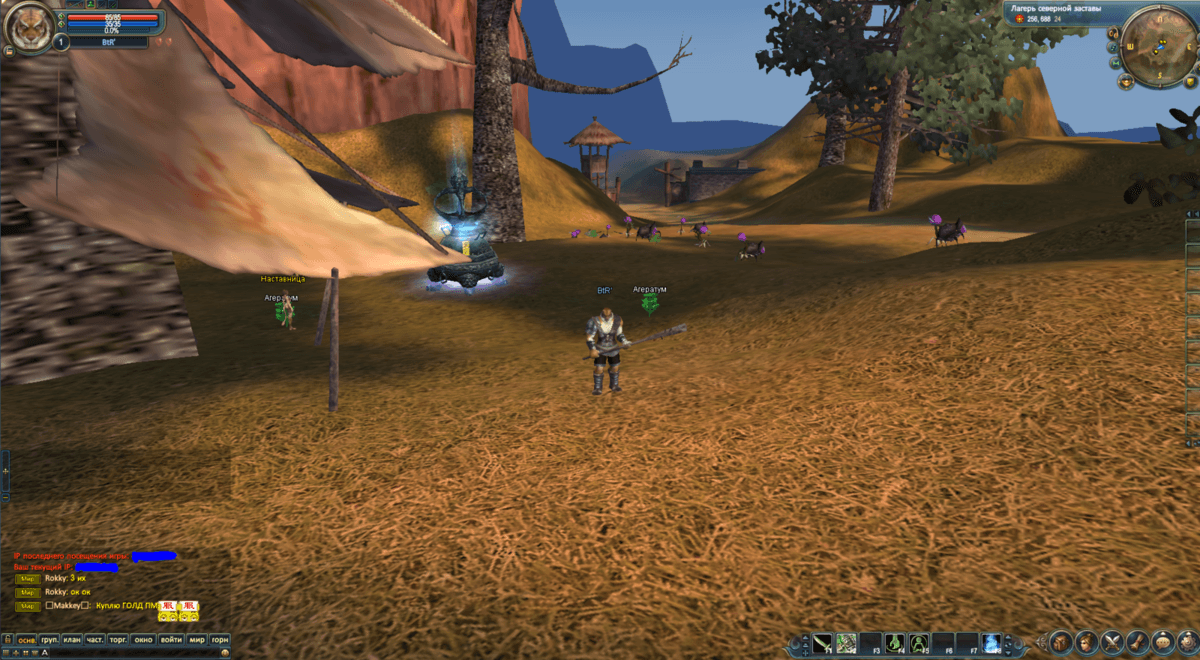
Task: Select the tiger player portrait
Action: coord(26,29)
